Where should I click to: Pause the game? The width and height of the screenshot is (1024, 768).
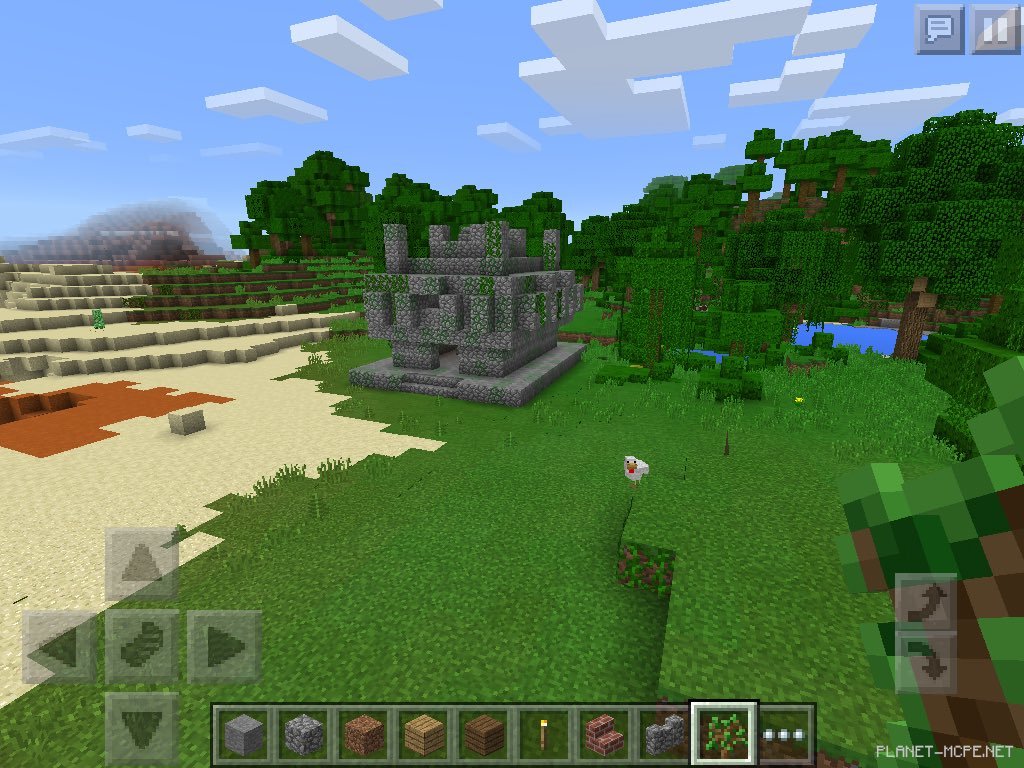tap(994, 30)
